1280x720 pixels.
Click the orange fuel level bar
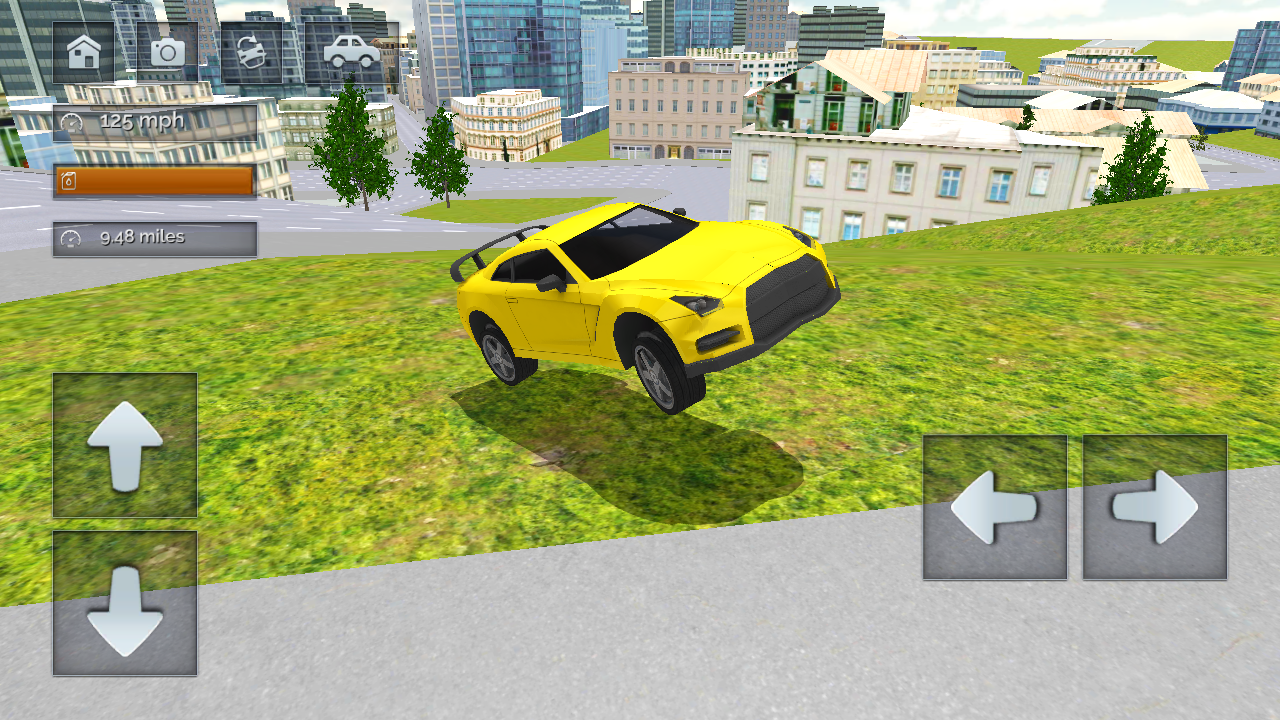[x=155, y=180]
